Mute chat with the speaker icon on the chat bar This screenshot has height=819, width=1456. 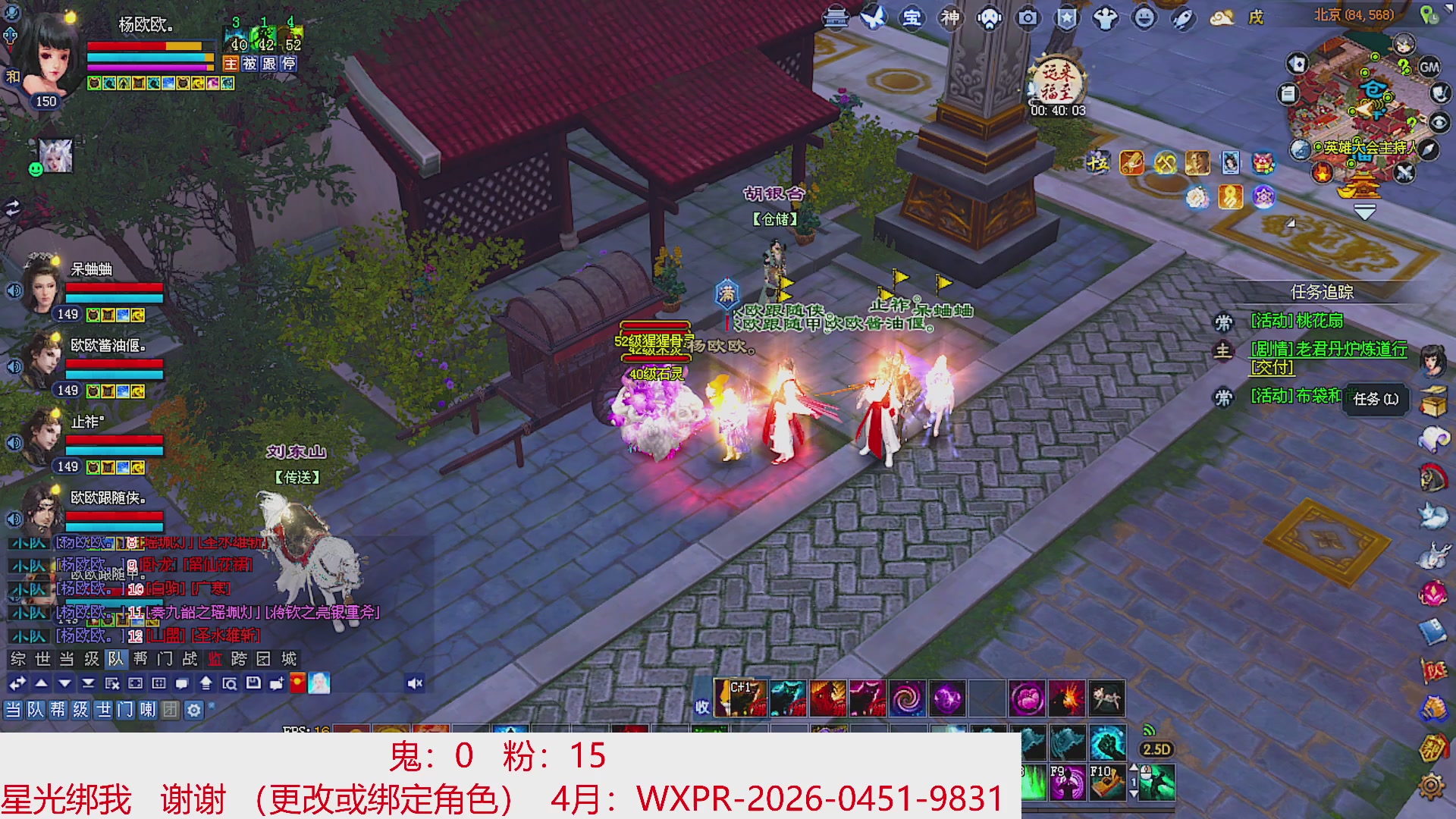pos(415,682)
